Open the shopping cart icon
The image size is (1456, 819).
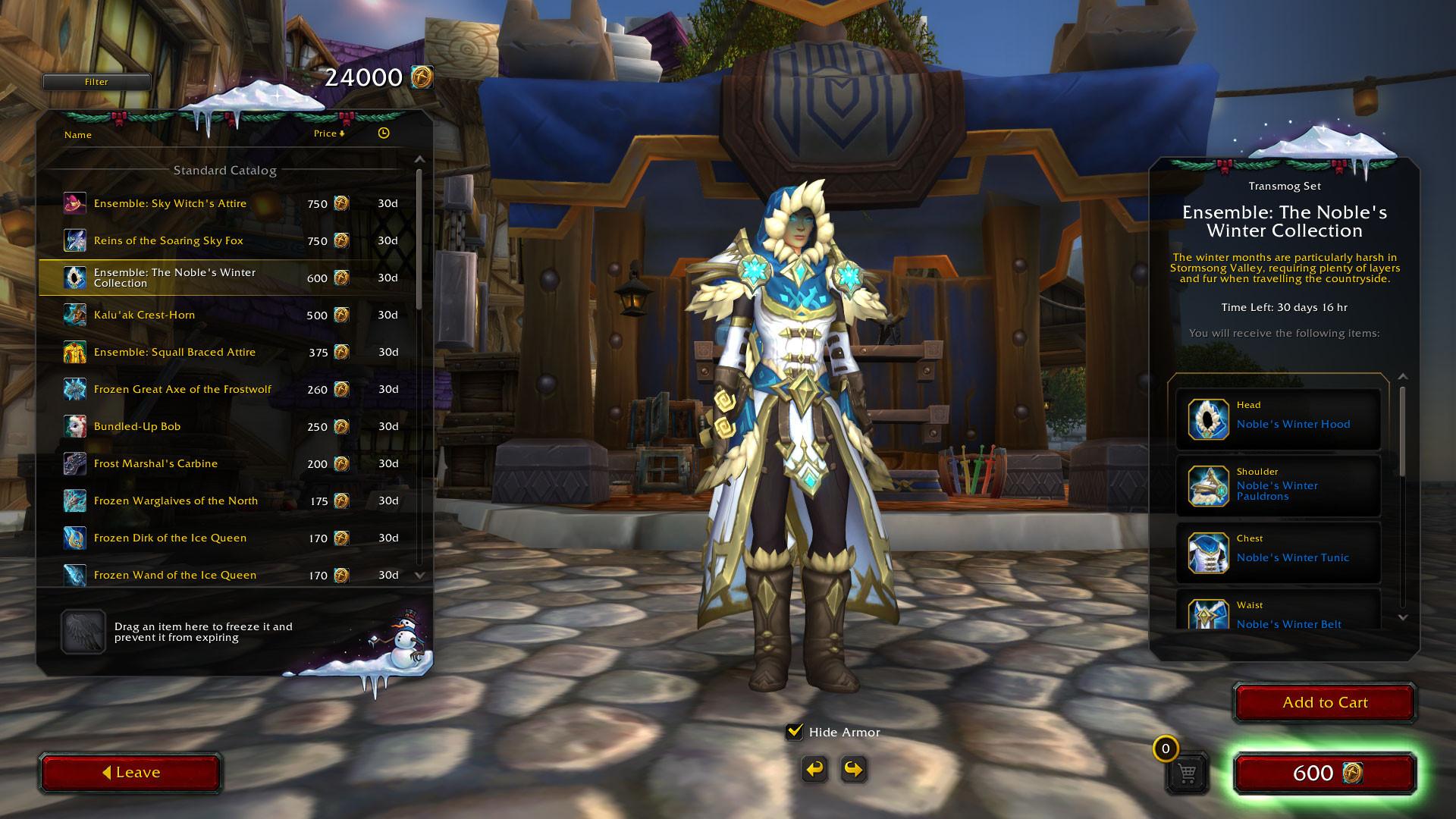click(1187, 773)
